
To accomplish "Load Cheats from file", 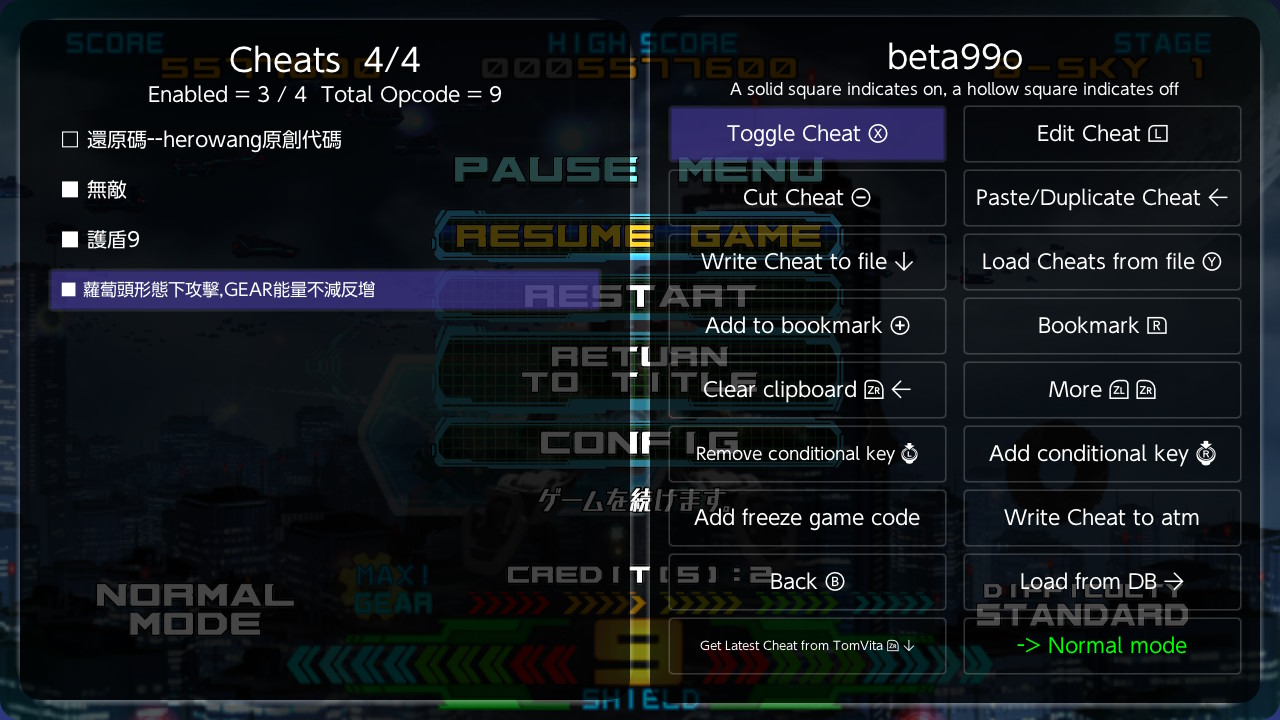I will click(x=1101, y=261).
